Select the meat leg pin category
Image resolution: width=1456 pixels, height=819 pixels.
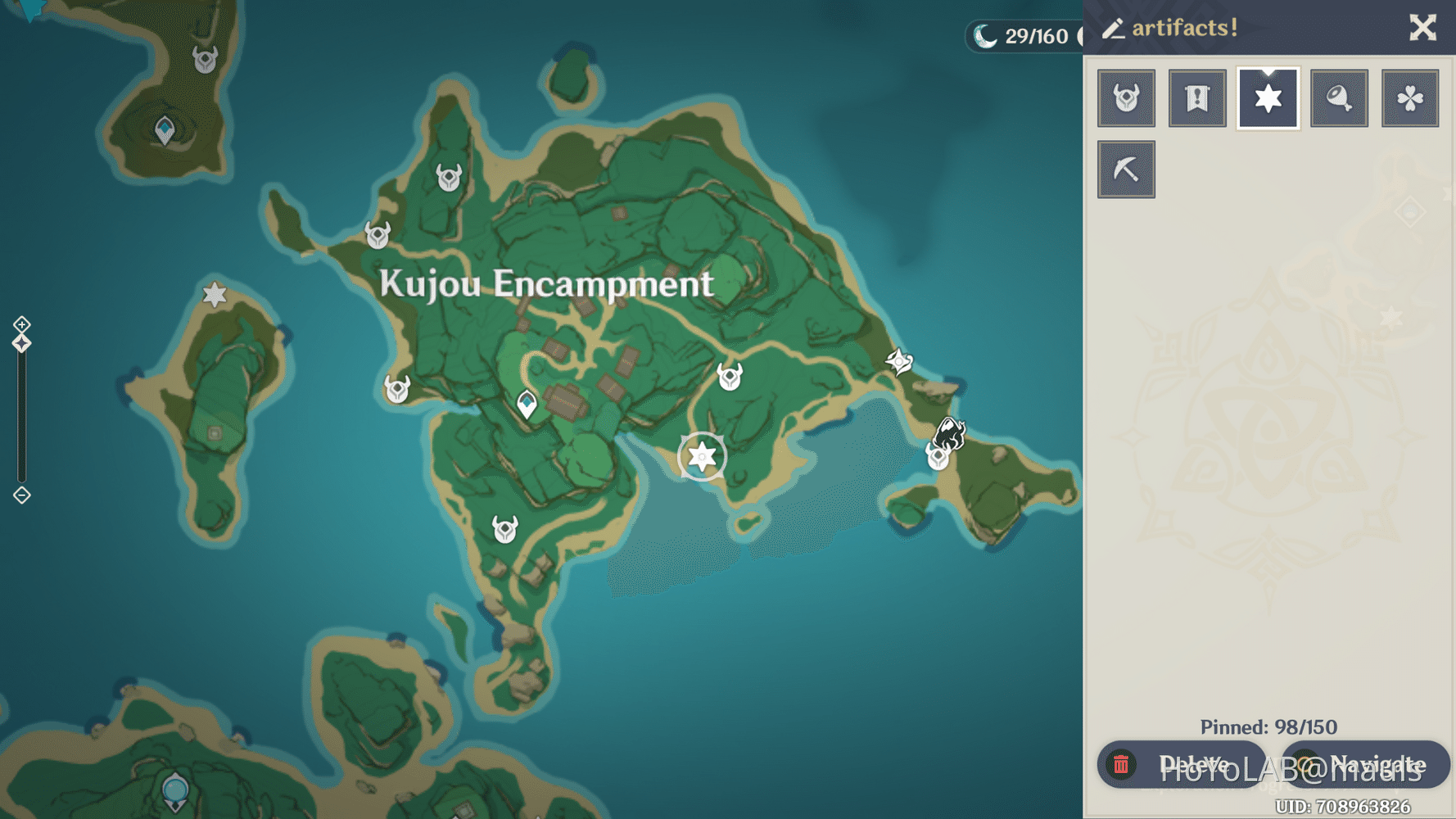click(x=1339, y=97)
